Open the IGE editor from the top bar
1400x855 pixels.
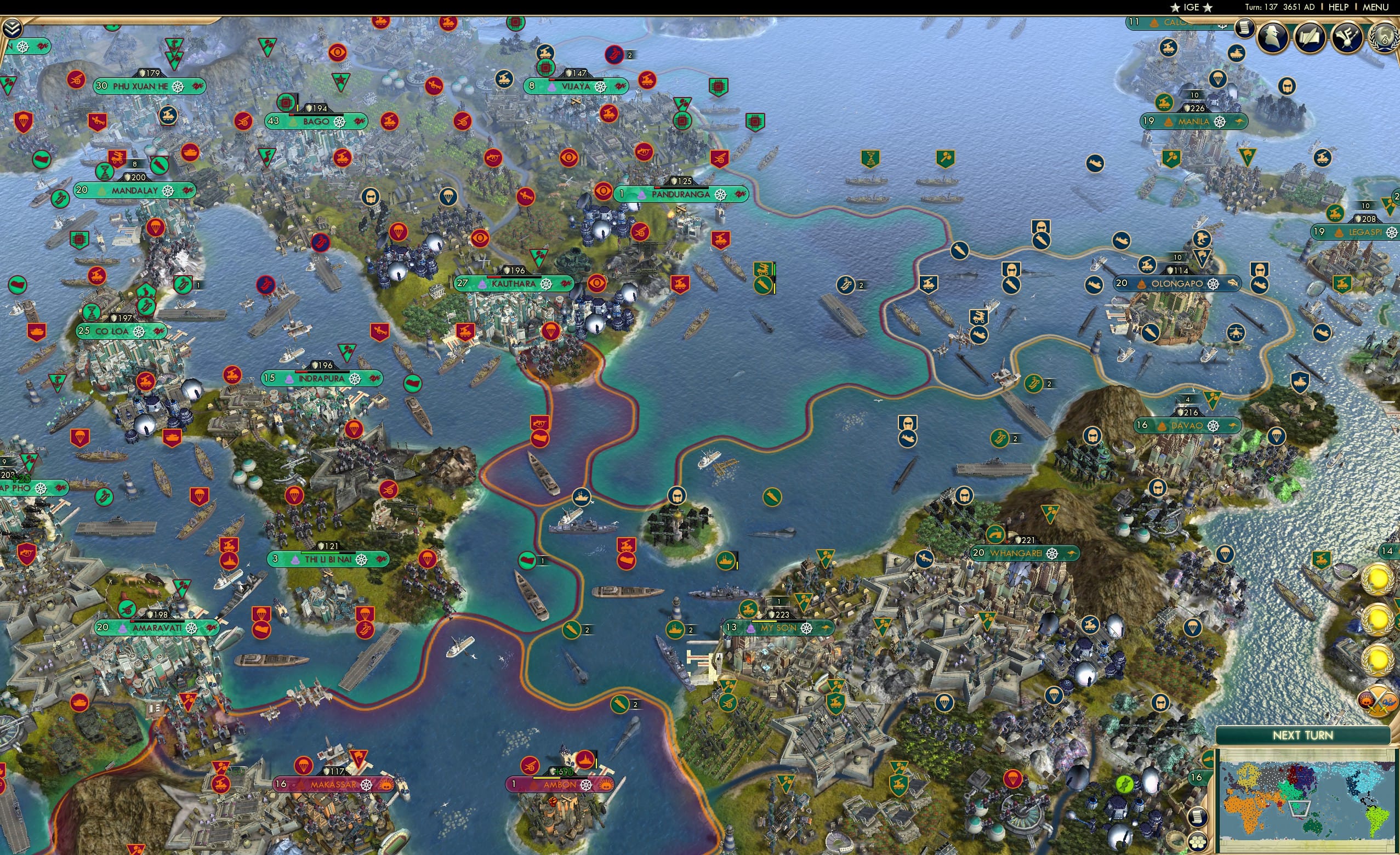[x=1190, y=7]
